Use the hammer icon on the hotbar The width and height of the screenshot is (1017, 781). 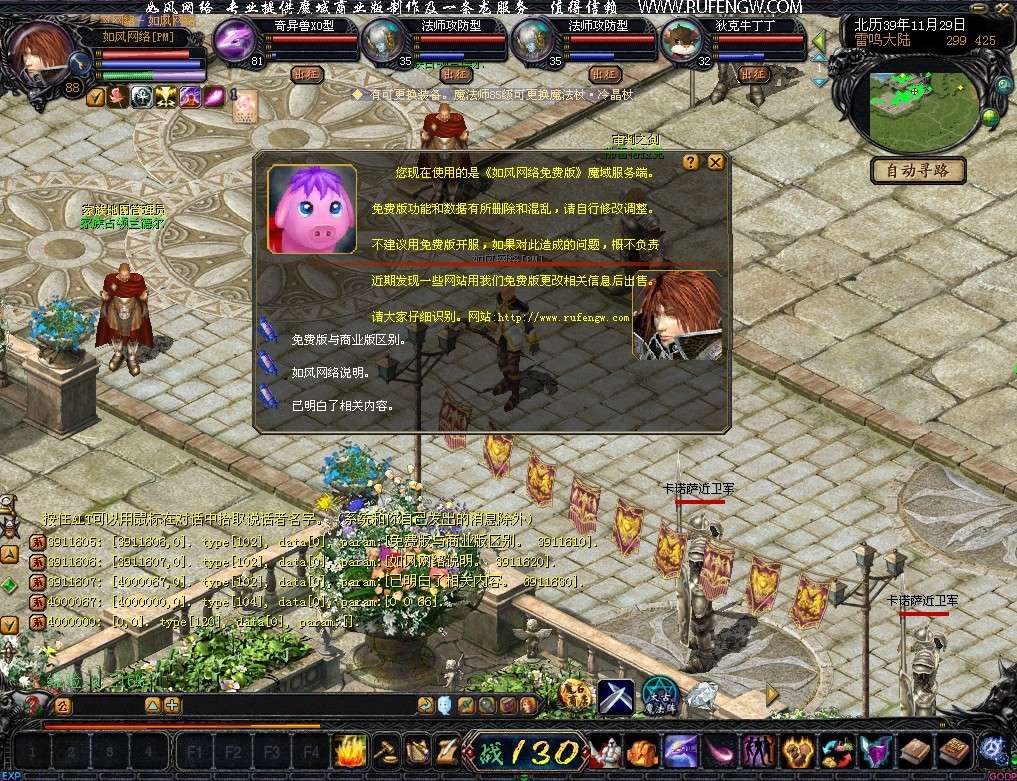386,750
